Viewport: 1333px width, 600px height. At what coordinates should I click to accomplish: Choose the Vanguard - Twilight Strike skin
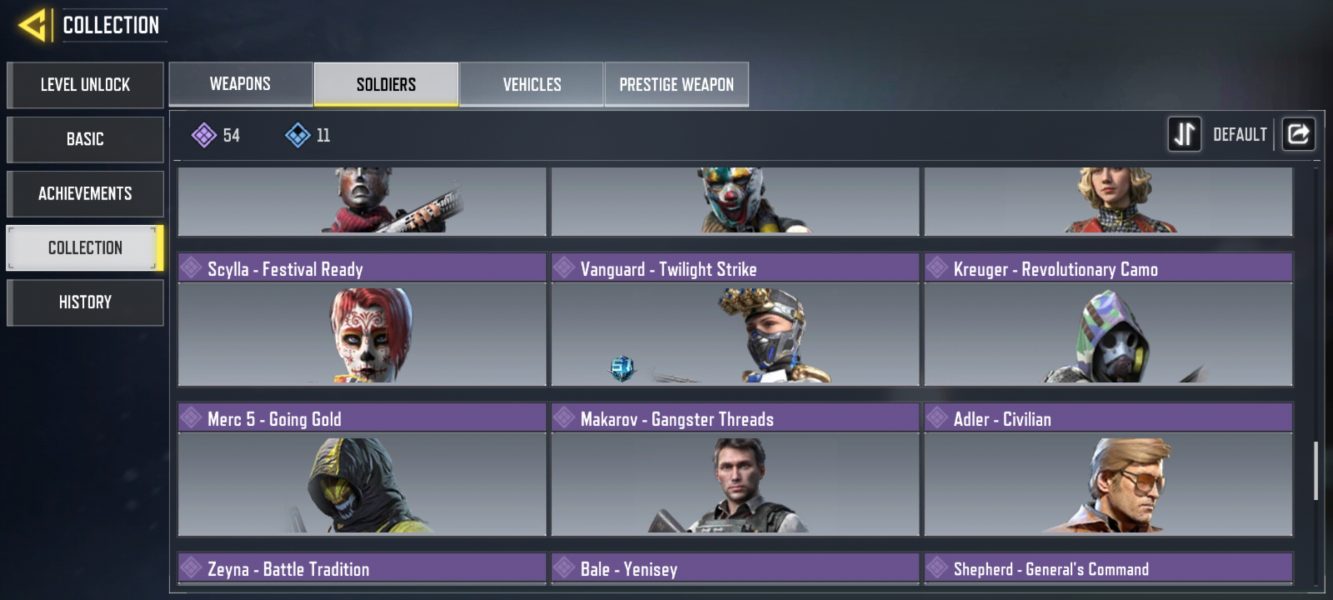click(x=735, y=320)
